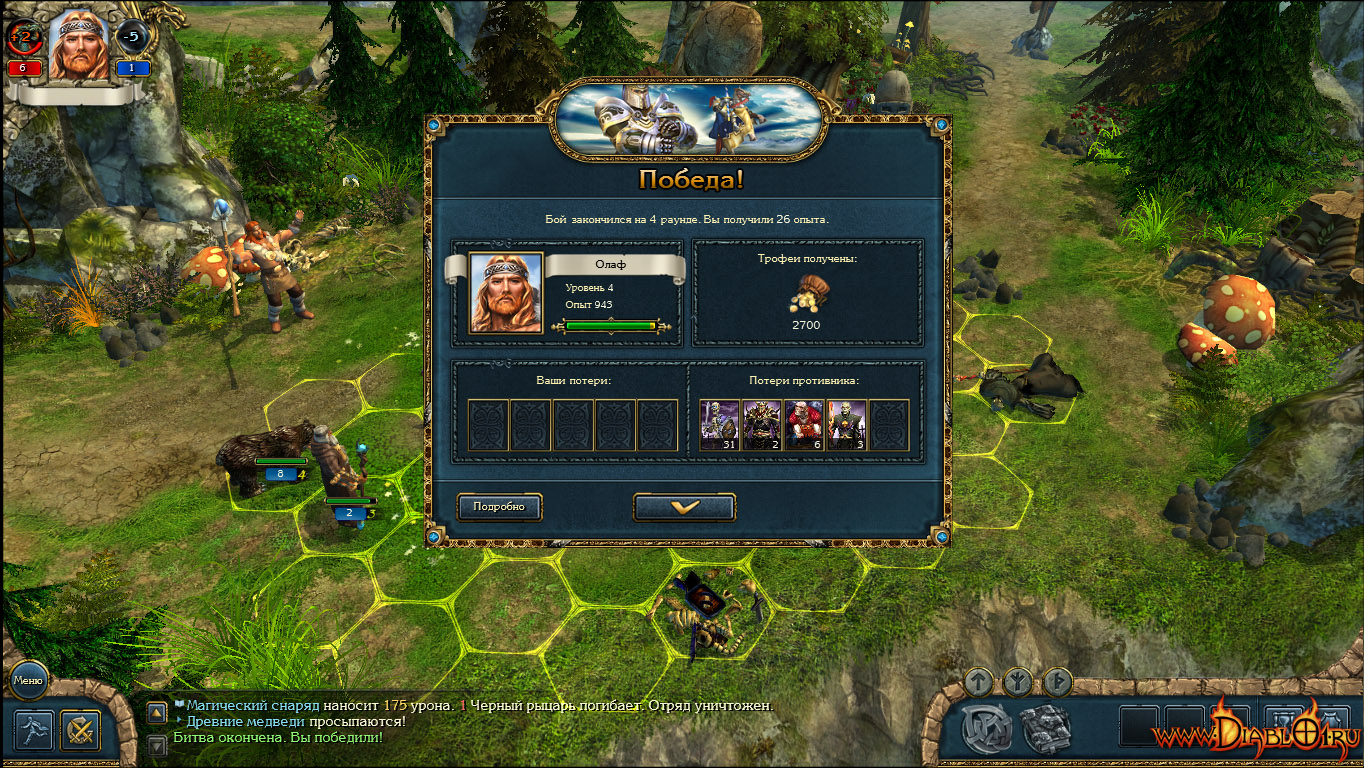
Task: Click the gold trophy bag icon
Action: [x=806, y=293]
